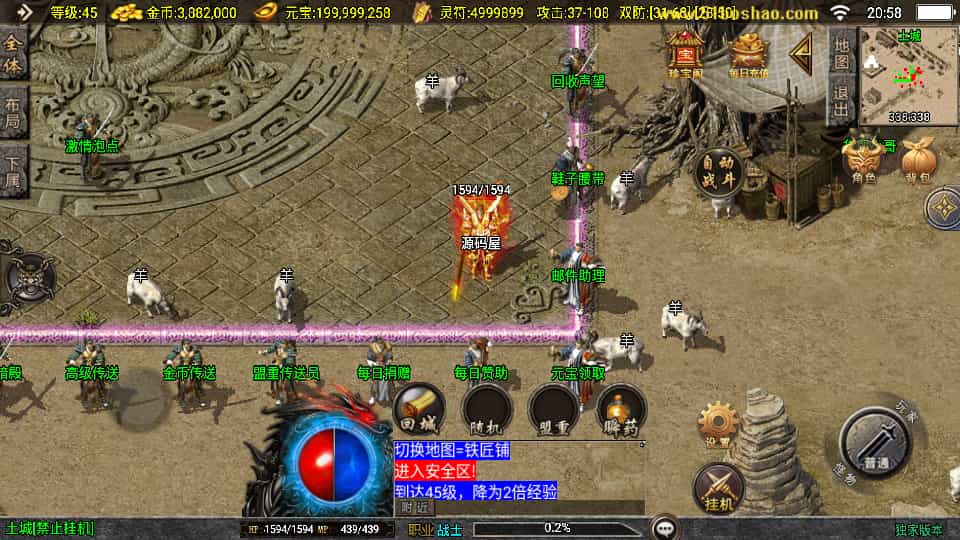Open the 背包 bag inventory
Viewport: 960px width, 540px height.
[917, 161]
